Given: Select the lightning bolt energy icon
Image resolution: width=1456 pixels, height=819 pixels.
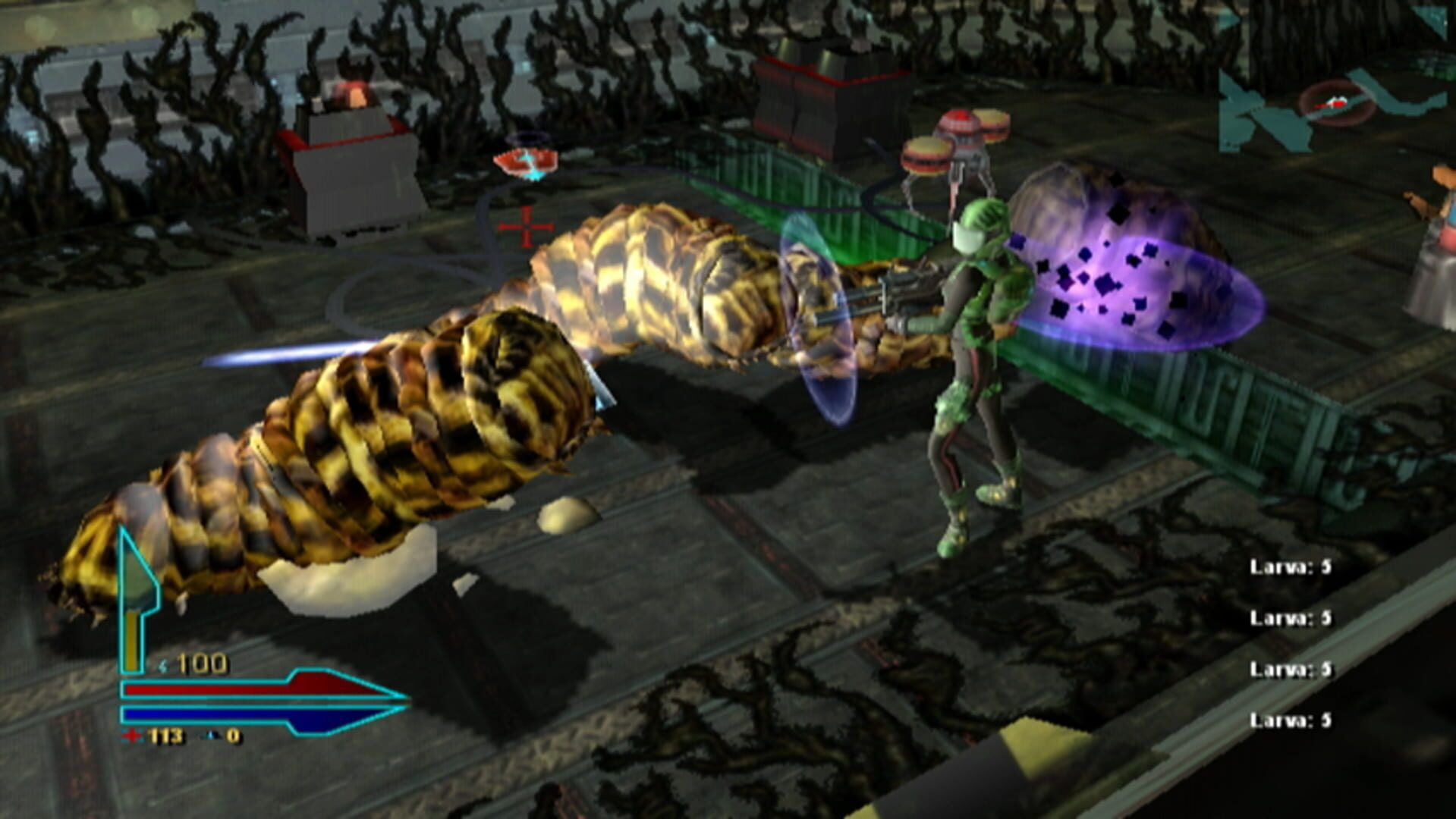Looking at the screenshot, I should 162,665.
